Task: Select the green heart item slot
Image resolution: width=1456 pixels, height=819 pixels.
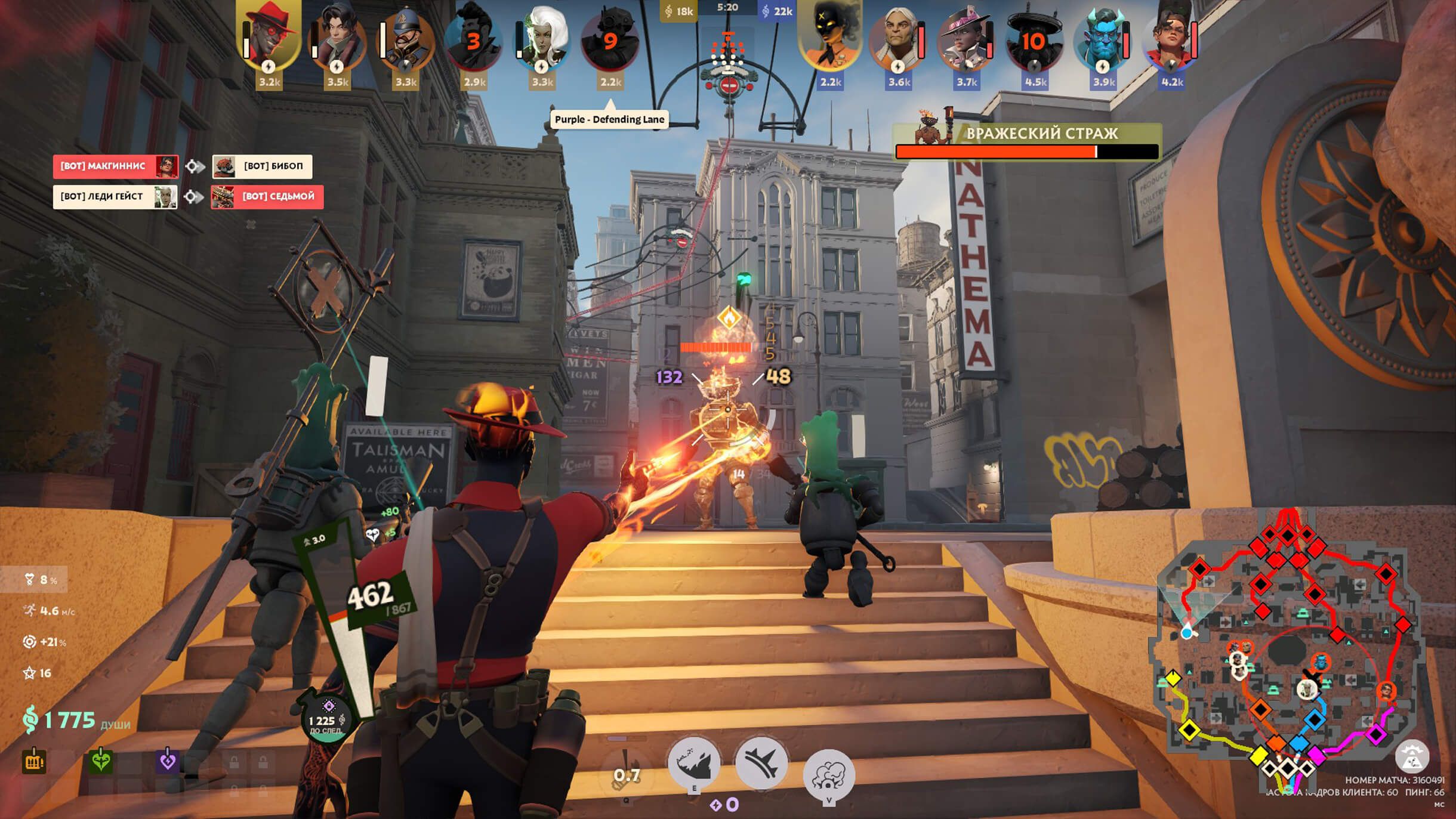Action: (x=101, y=761)
